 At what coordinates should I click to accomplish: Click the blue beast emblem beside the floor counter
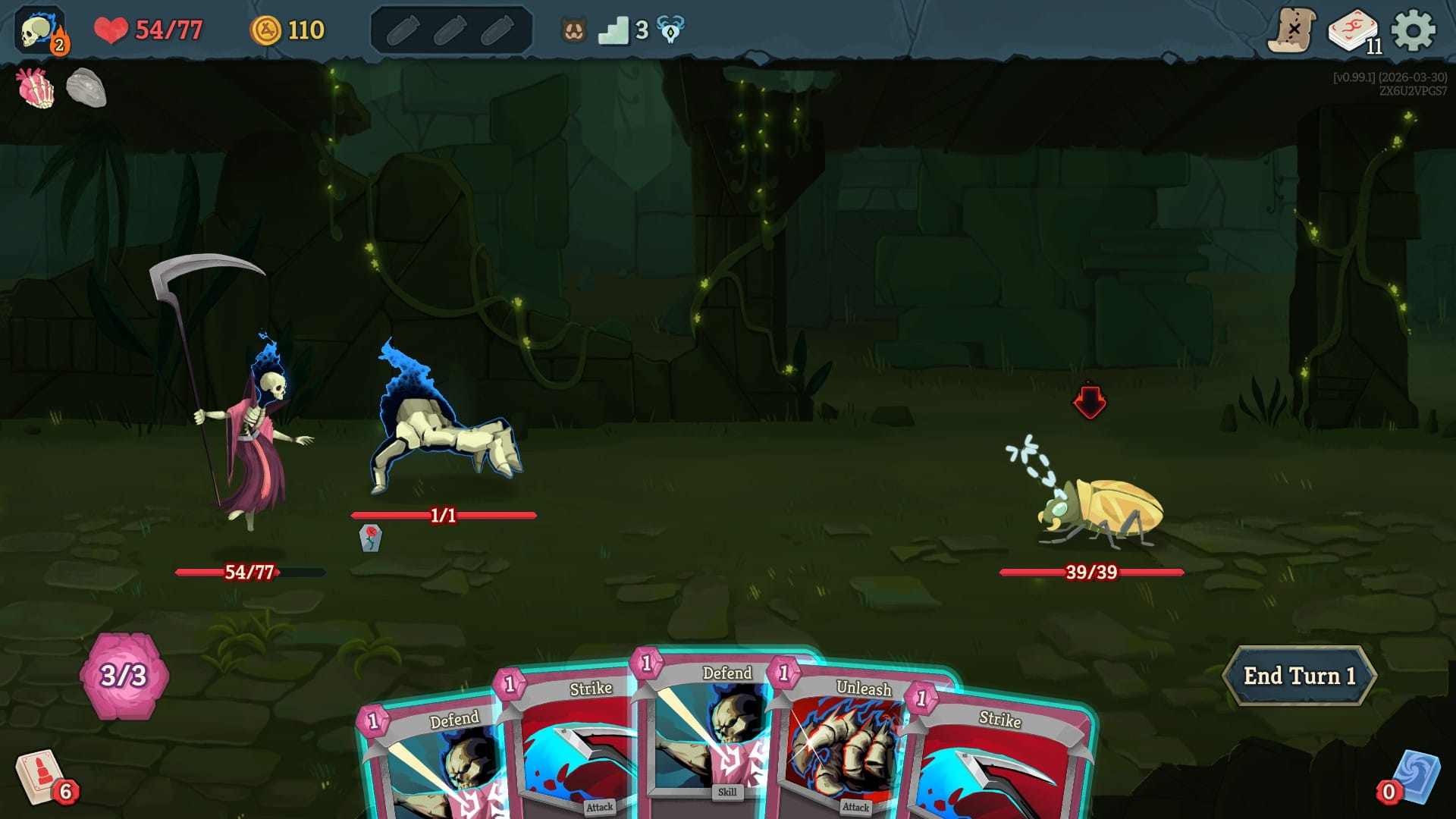pos(670,30)
